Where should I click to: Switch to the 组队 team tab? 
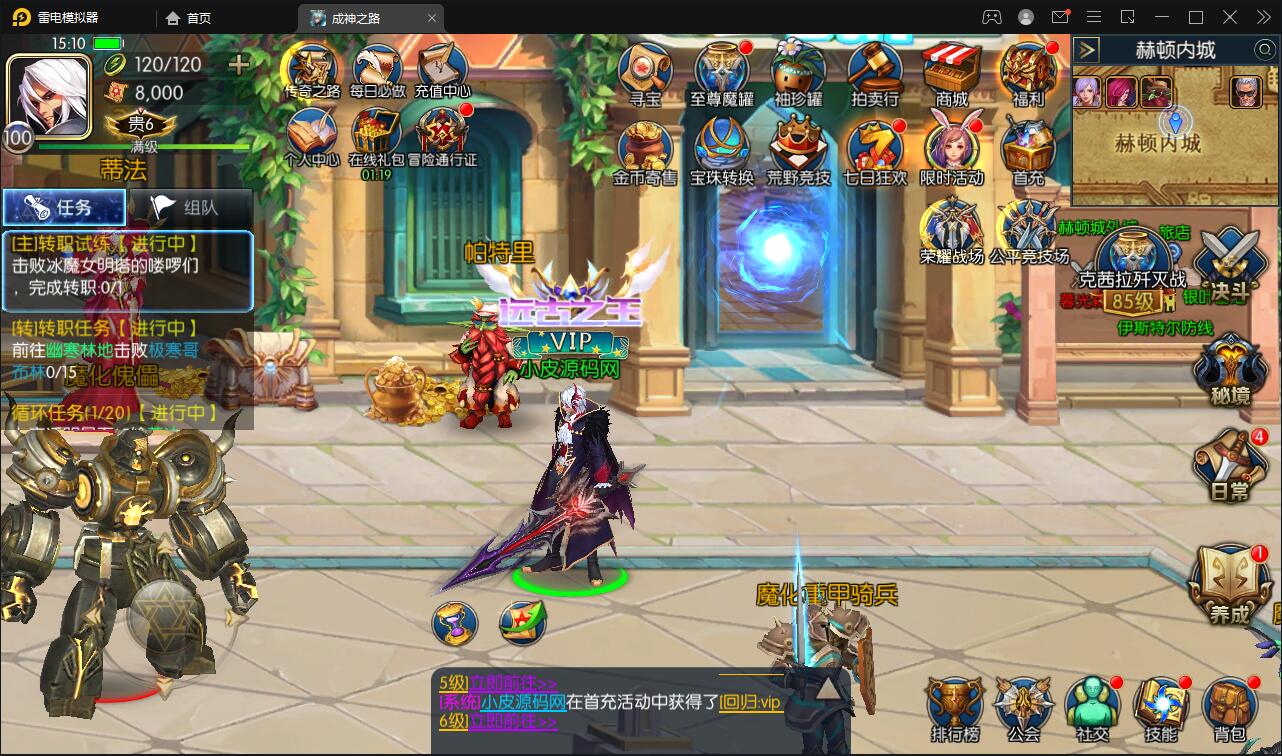[x=188, y=207]
